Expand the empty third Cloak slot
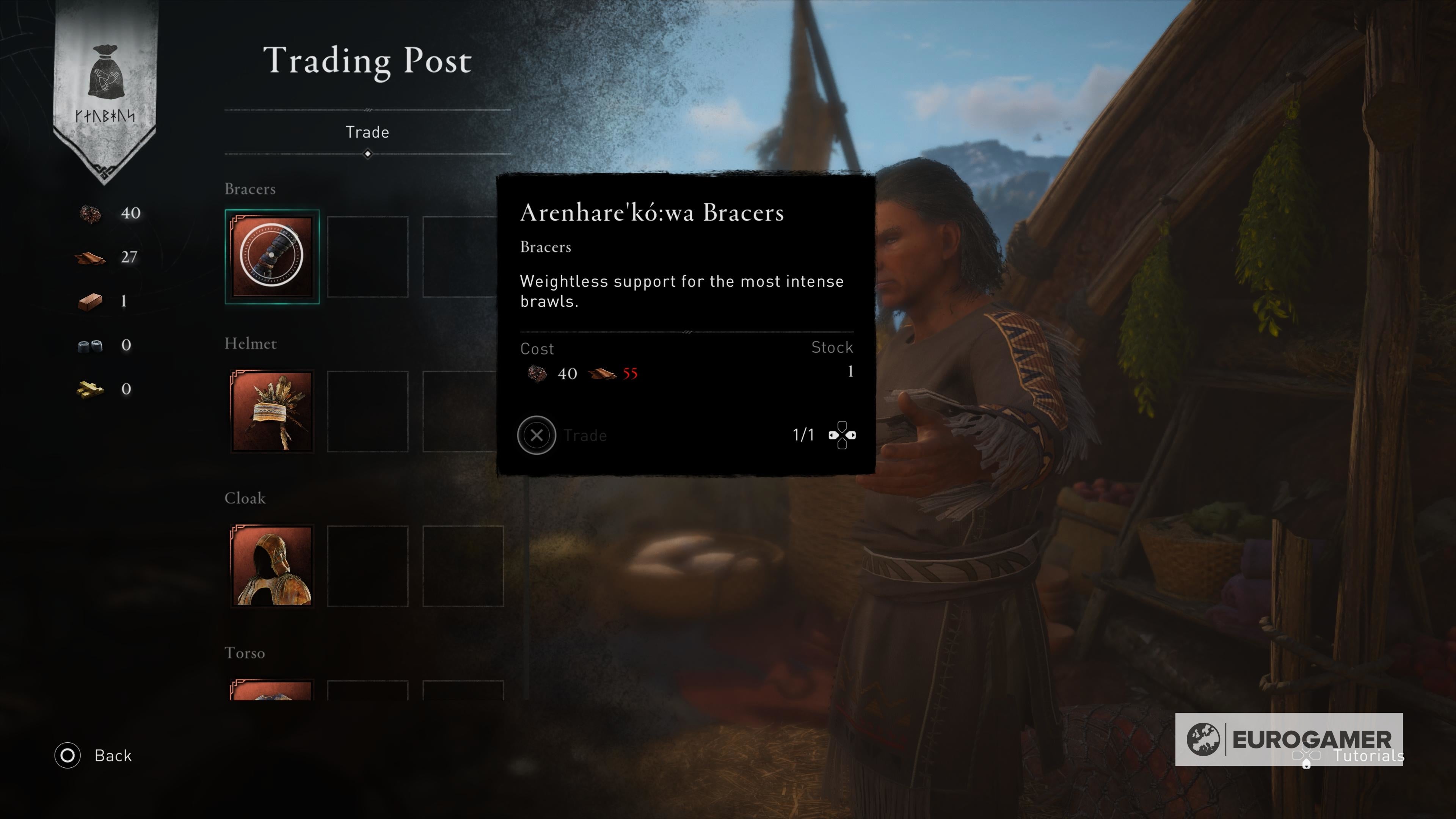The height and width of the screenshot is (819, 1456). [x=463, y=566]
